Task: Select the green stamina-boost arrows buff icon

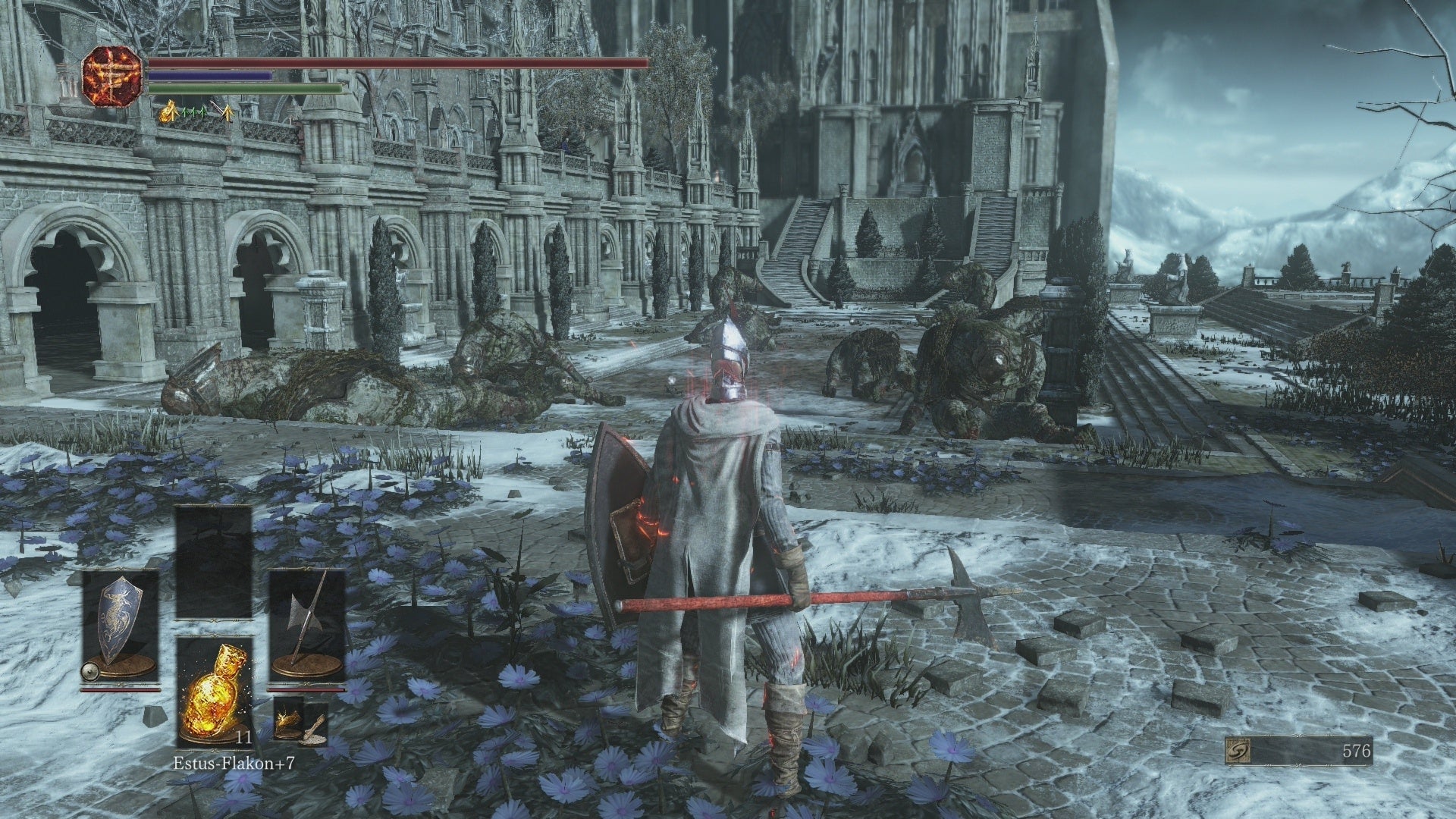Action: pyautogui.click(x=194, y=111)
